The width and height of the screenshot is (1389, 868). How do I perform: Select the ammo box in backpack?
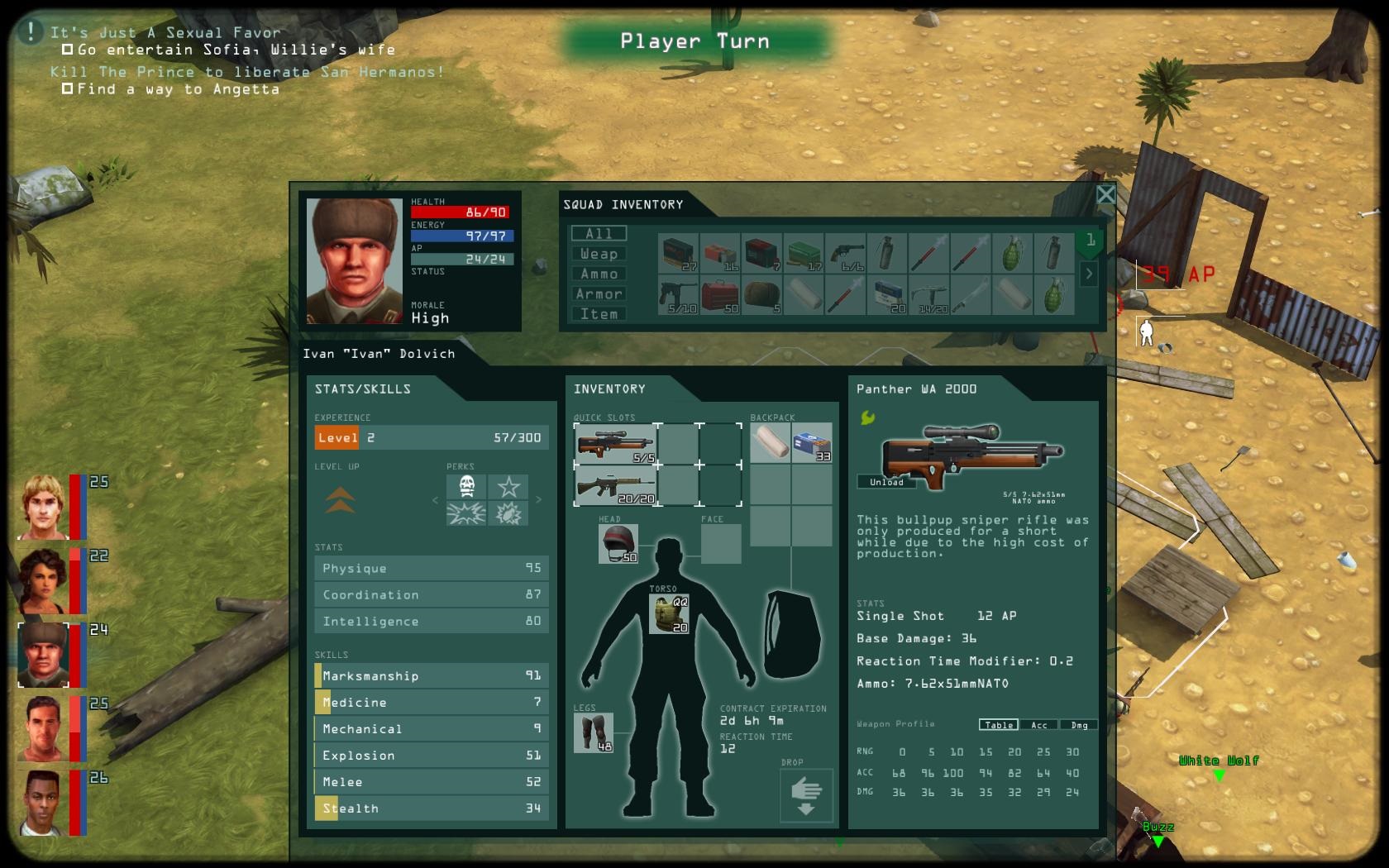(811, 443)
